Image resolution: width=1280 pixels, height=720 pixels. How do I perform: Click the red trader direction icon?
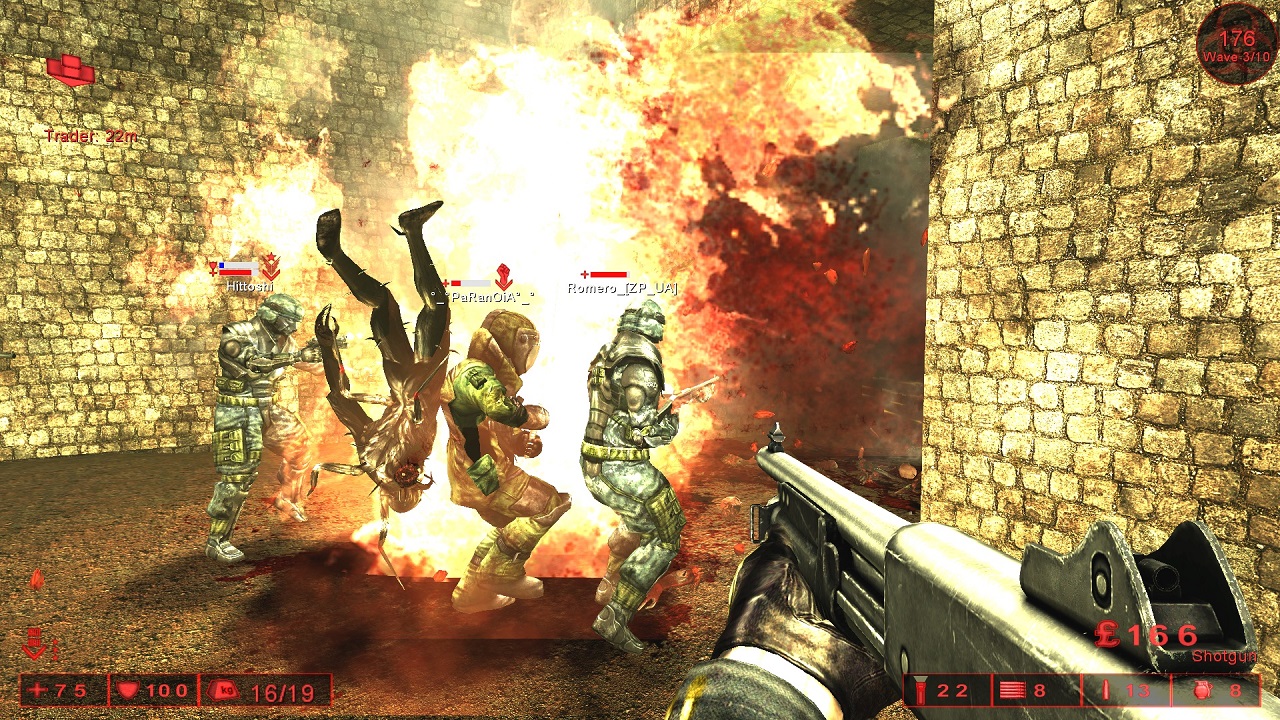pos(70,69)
